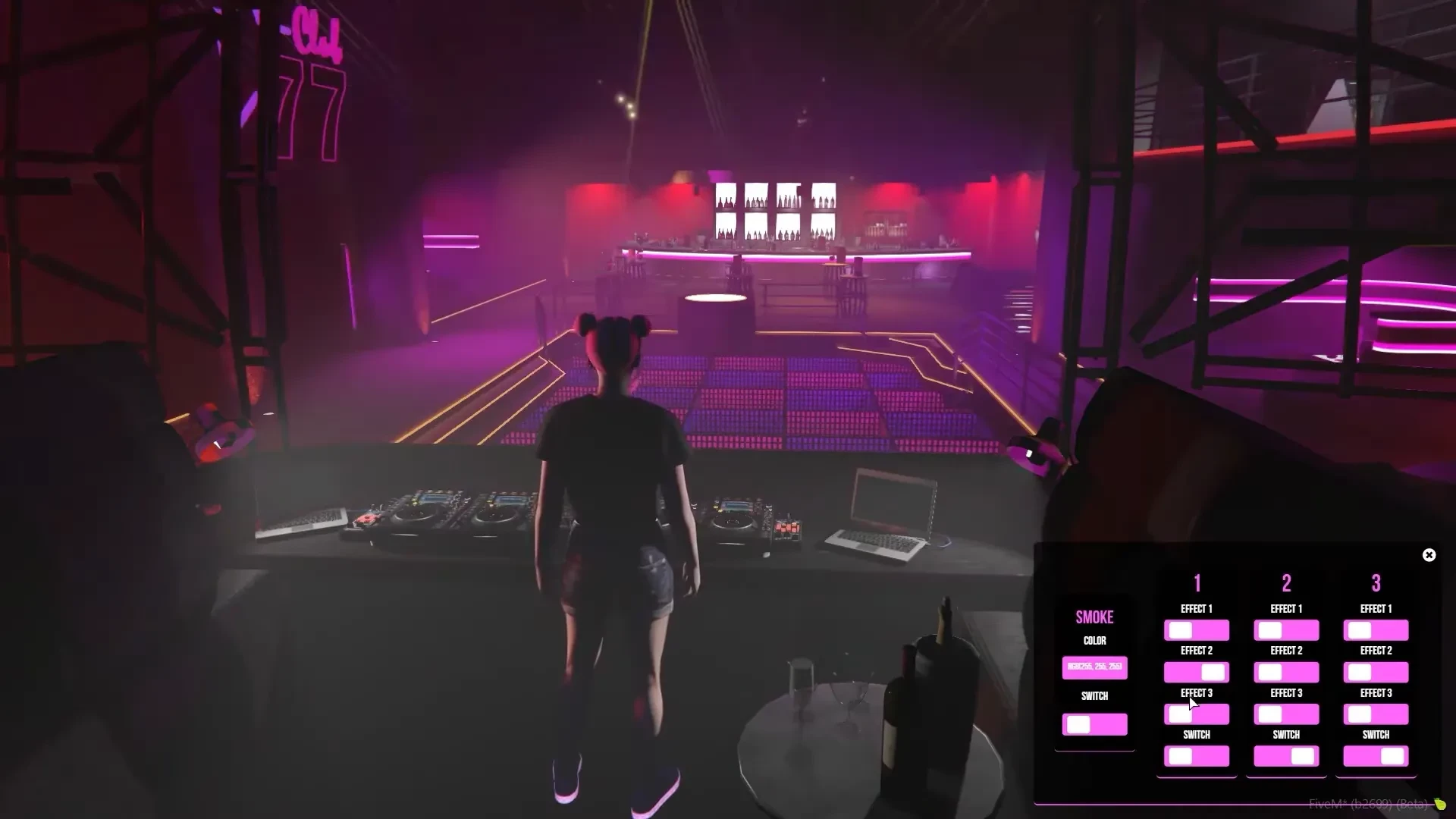
Task: Turn on the Switch under column 1
Action: point(1196,755)
